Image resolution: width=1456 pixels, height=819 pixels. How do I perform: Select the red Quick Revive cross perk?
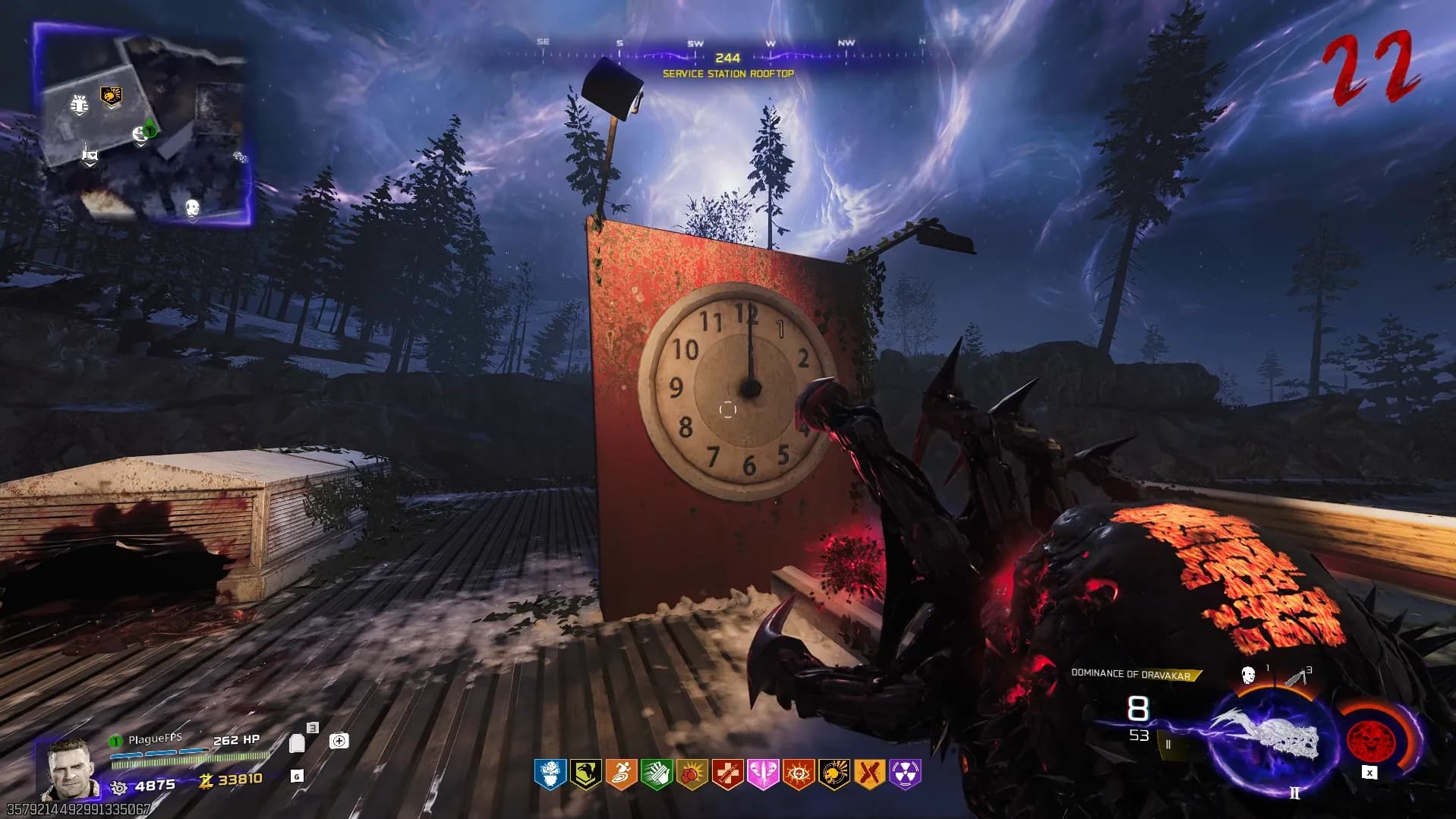727,773
